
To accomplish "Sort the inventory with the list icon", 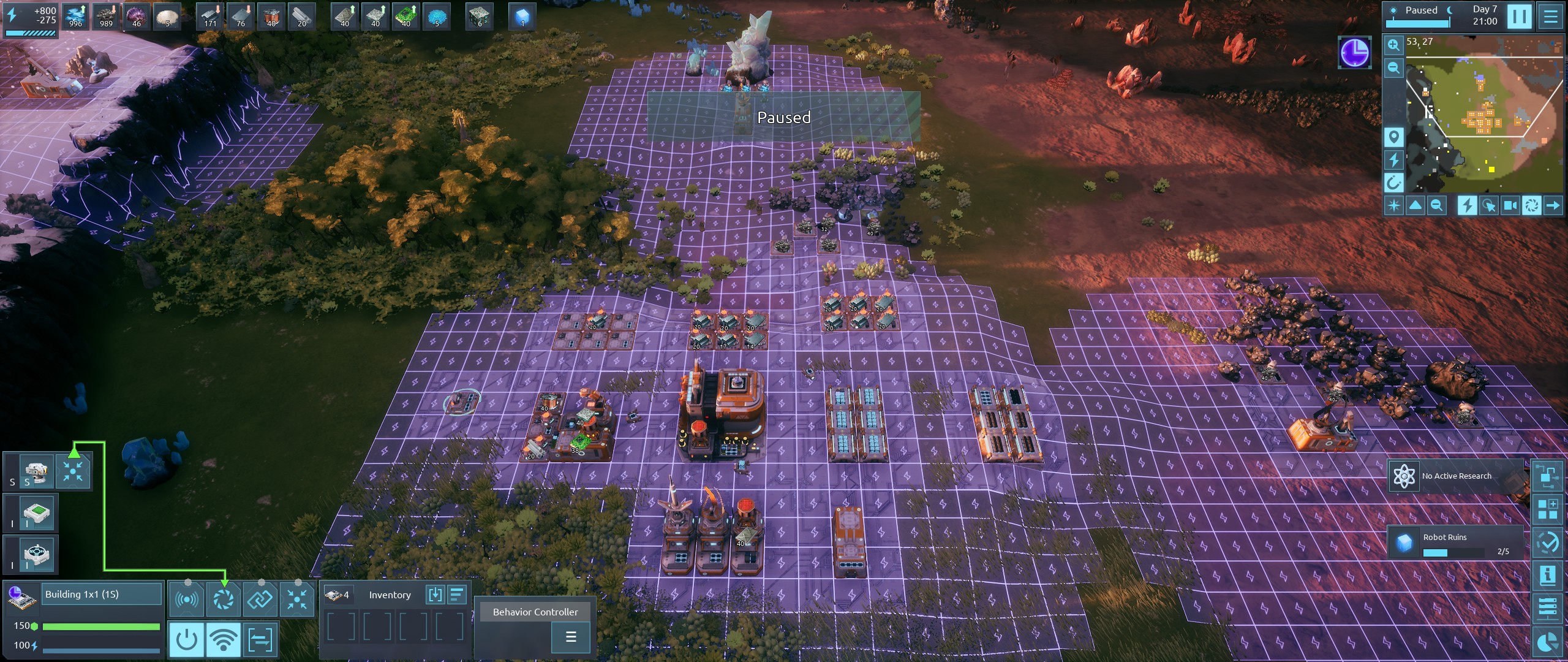I will 457,595.
